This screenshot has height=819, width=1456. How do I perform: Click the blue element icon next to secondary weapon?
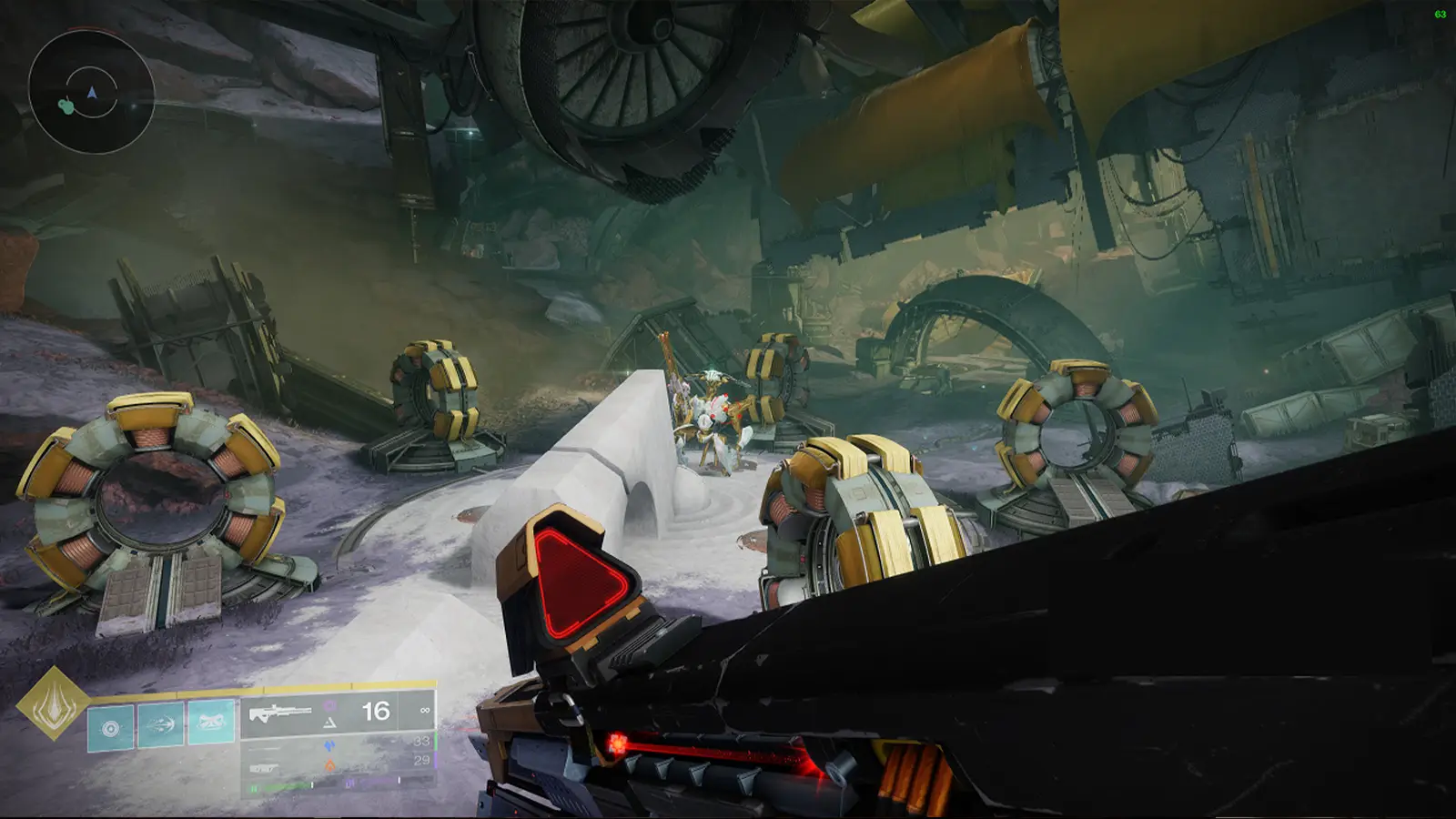click(330, 745)
